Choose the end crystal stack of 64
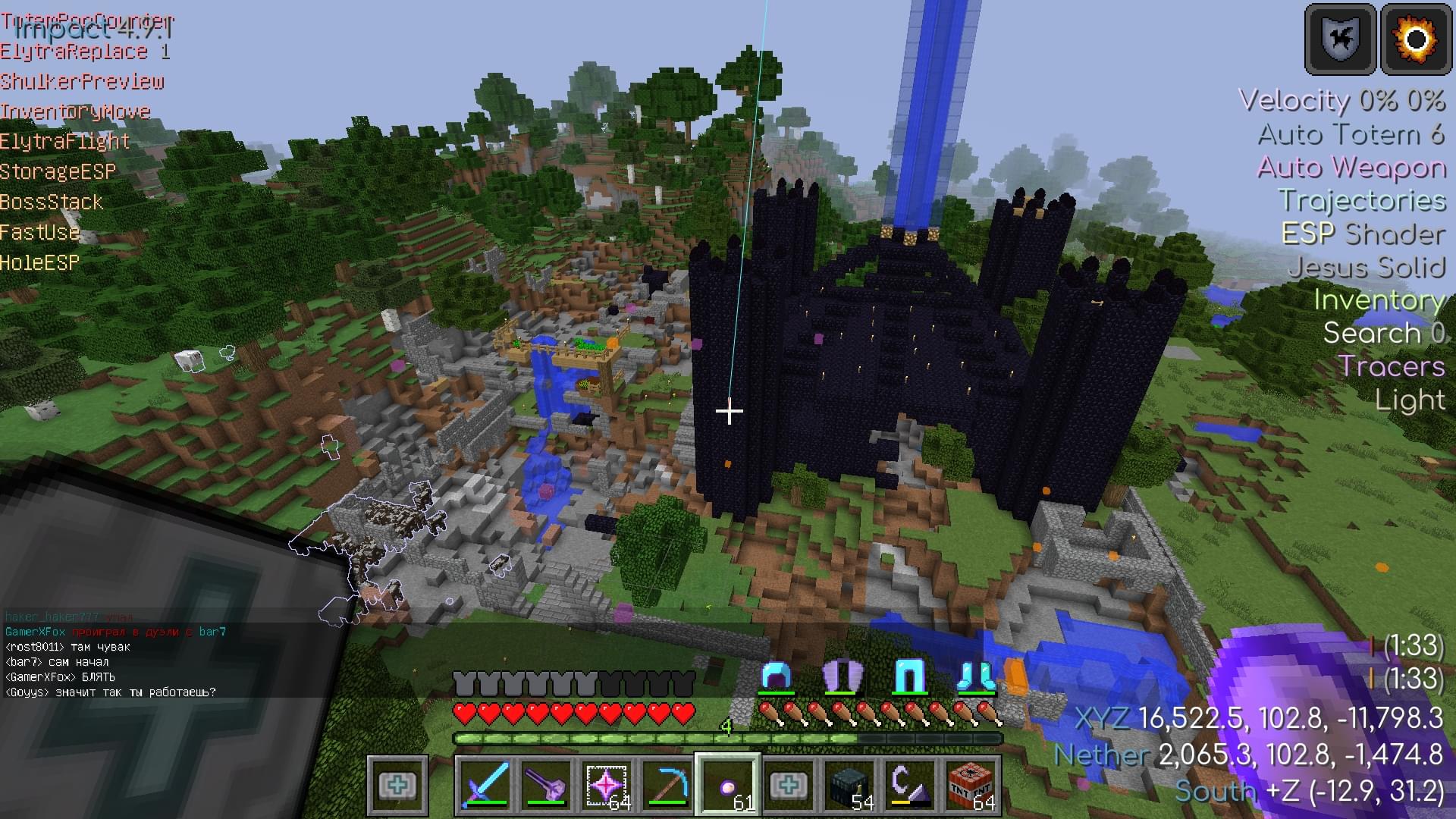Image resolution: width=1456 pixels, height=819 pixels. coord(607,784)
